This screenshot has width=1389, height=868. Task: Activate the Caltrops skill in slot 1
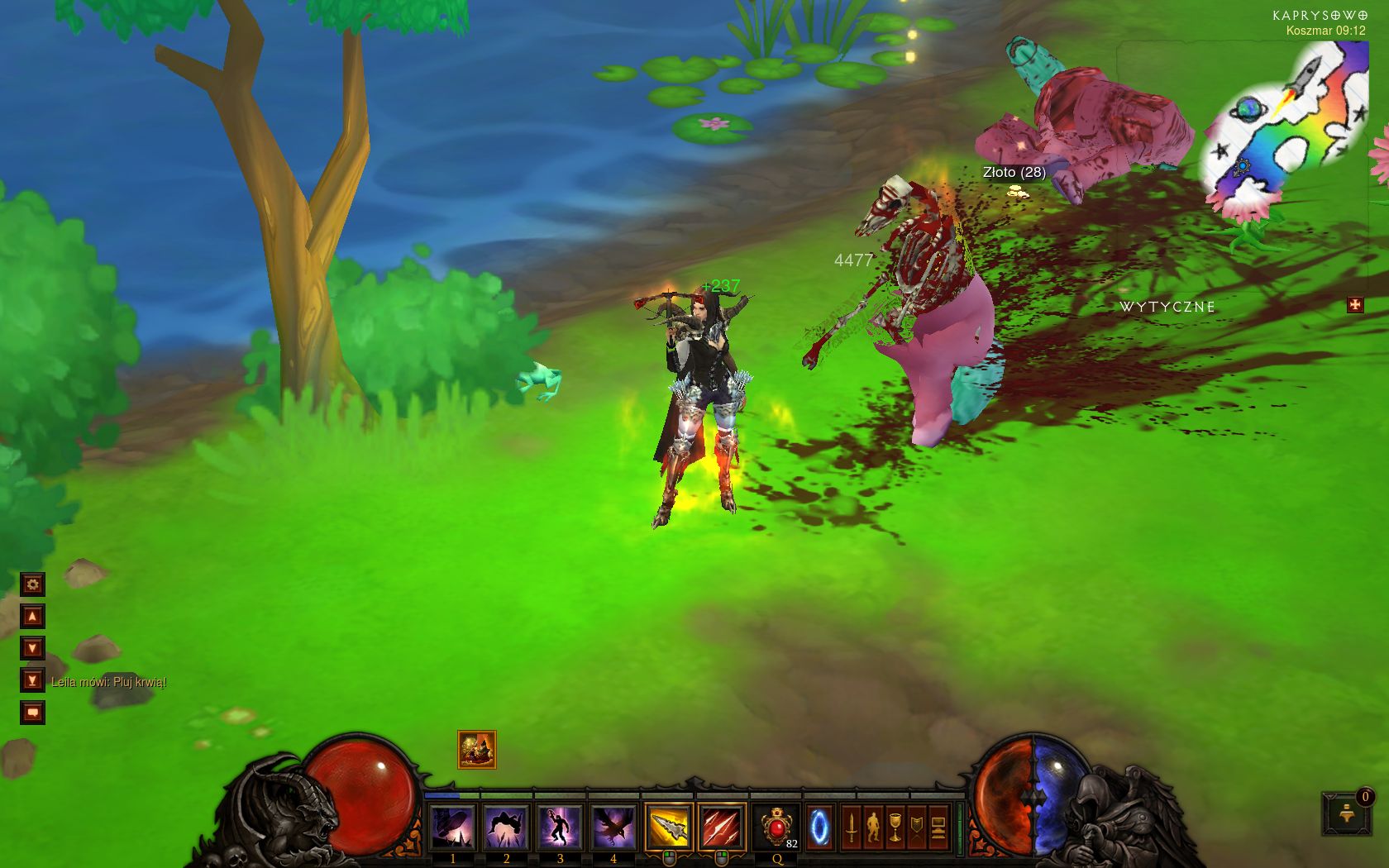coord(453,827)
